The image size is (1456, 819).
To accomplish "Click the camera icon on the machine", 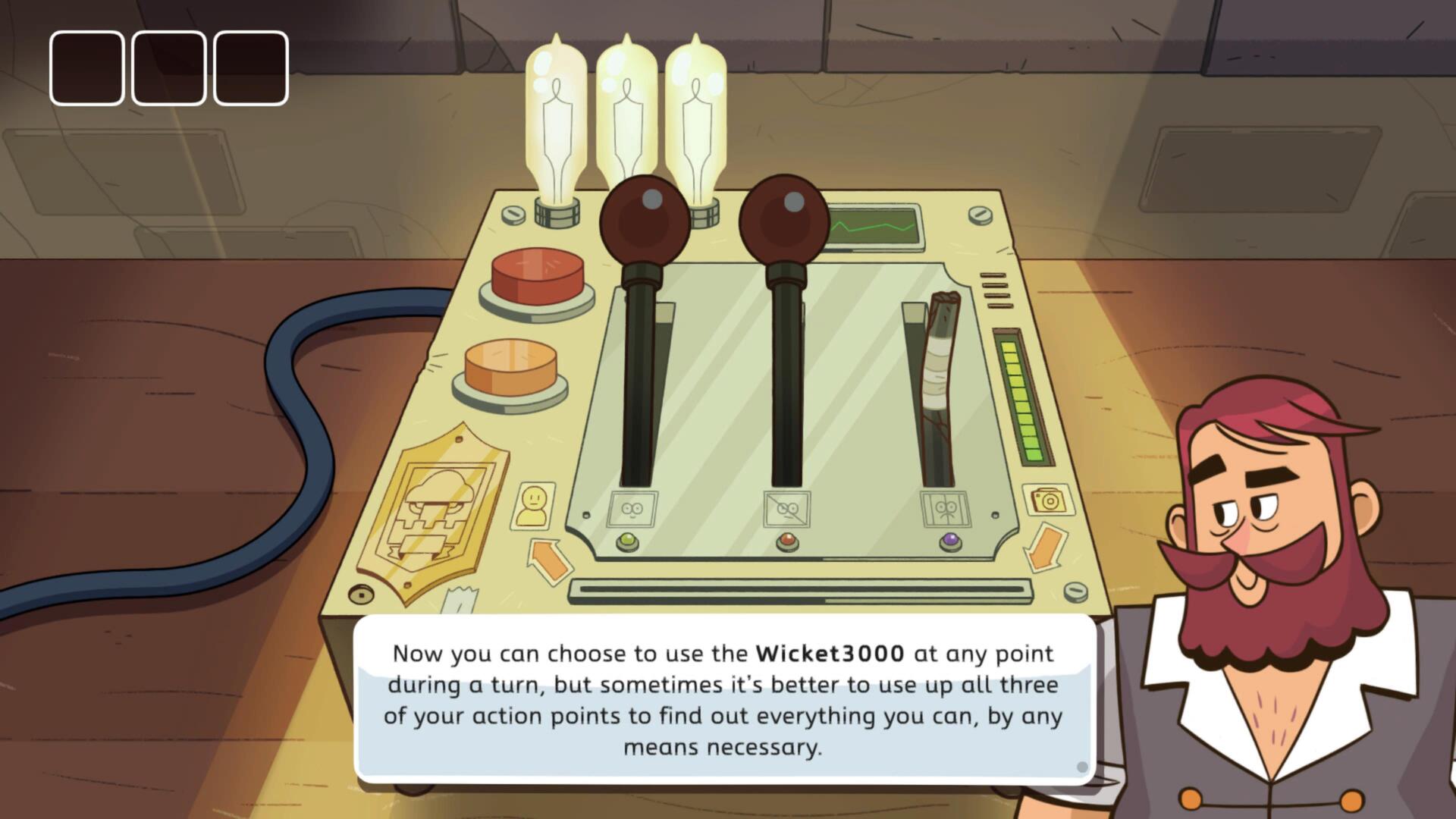I will coord(1047,500).
